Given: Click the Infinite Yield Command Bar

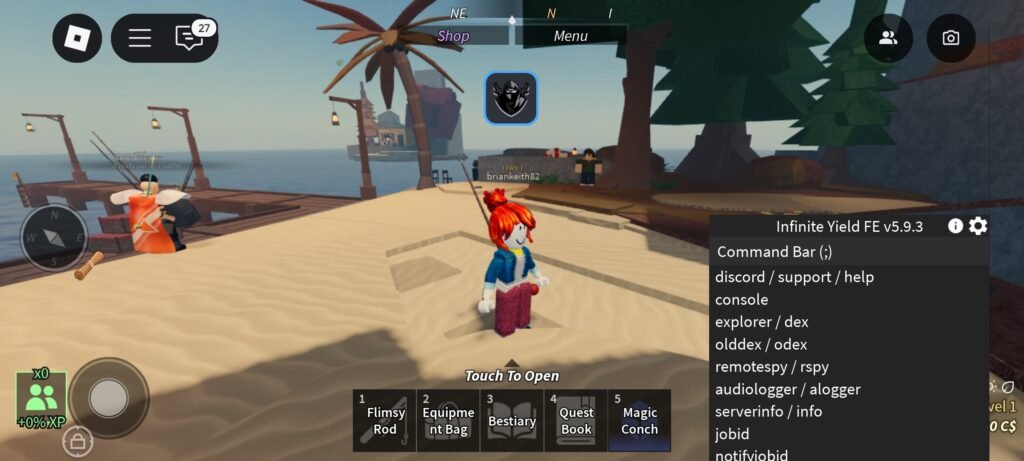Looking at the screenshot, I should (x=848, y=252).
